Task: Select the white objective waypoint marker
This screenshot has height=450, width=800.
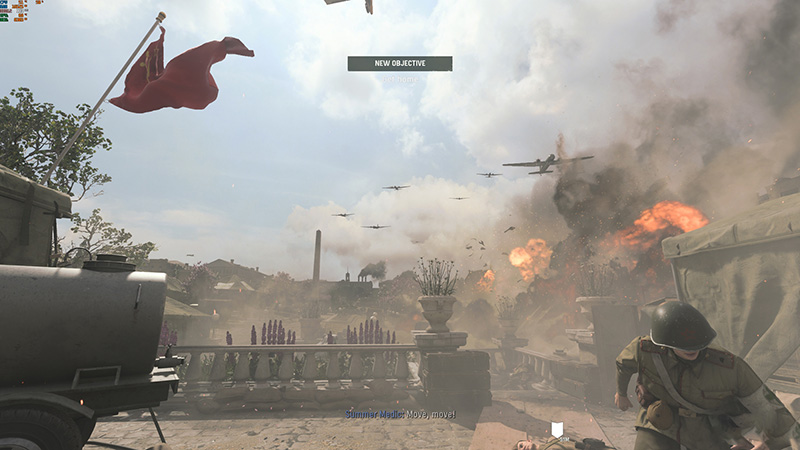Action: (558, 430)
